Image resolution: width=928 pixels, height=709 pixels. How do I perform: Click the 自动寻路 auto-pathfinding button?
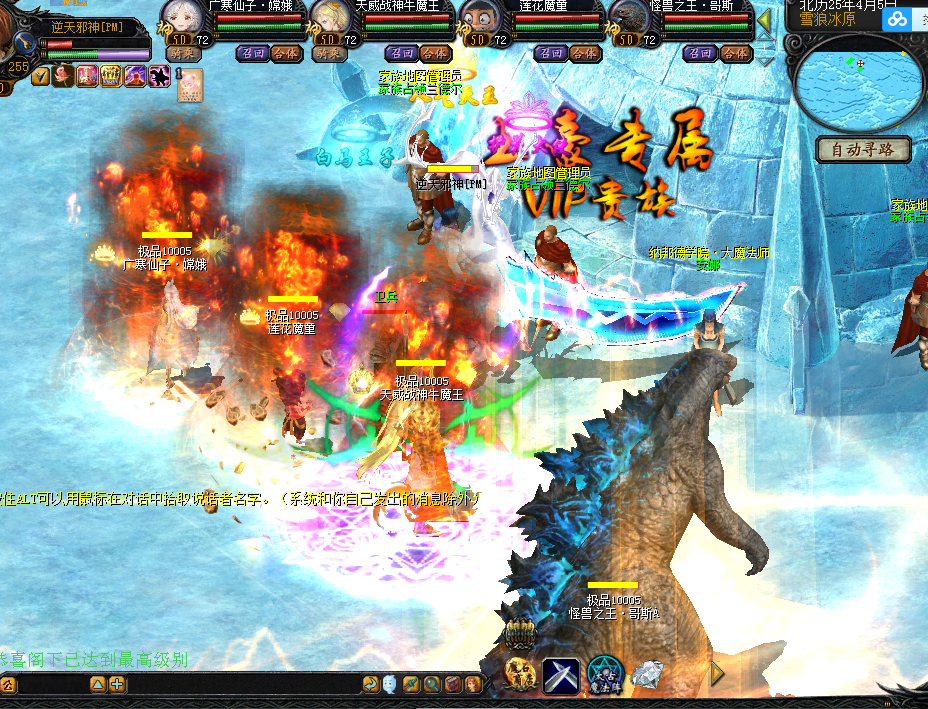tap(864, 150)
